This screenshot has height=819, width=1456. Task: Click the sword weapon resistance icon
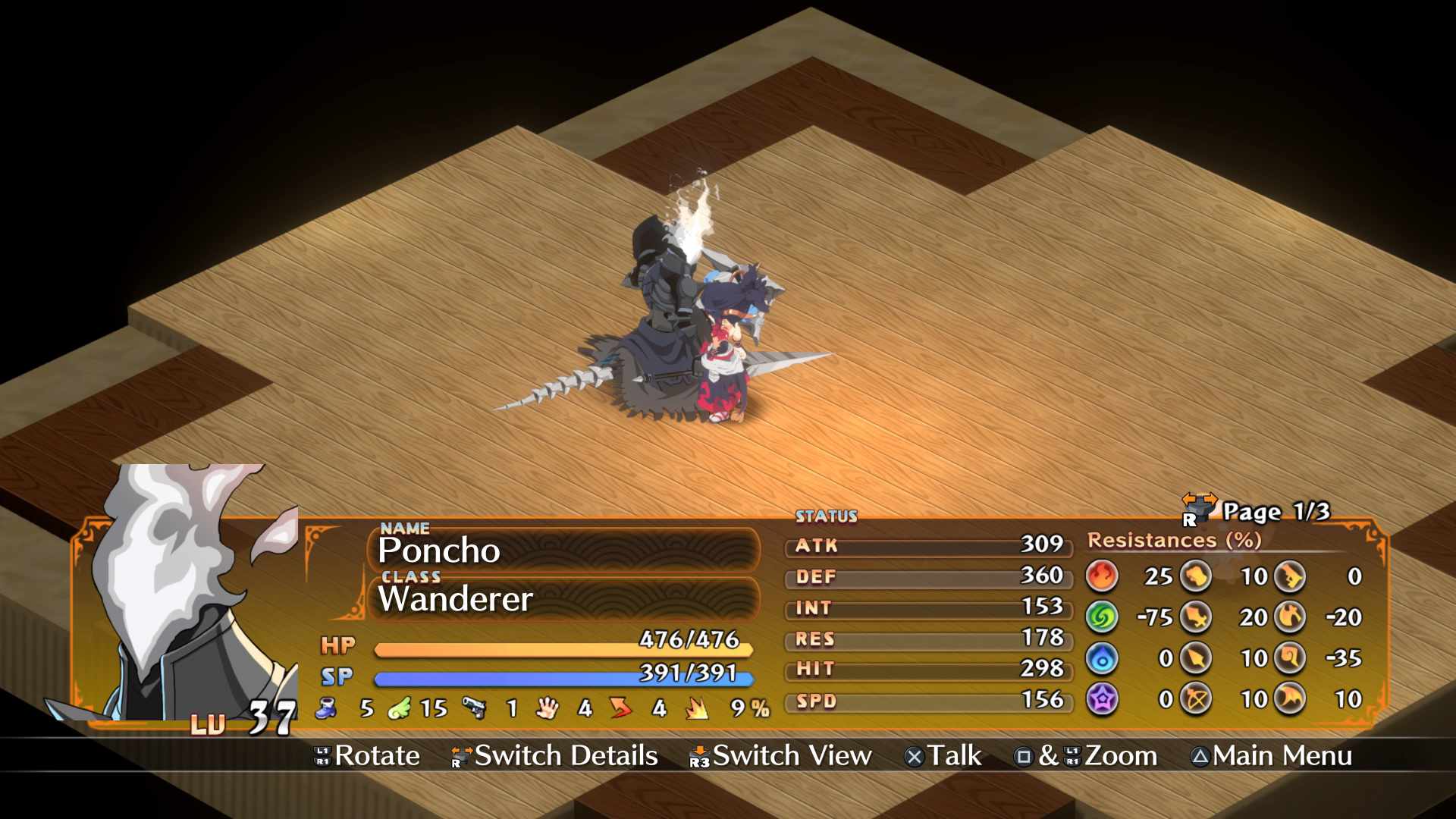pos(1196,617)
